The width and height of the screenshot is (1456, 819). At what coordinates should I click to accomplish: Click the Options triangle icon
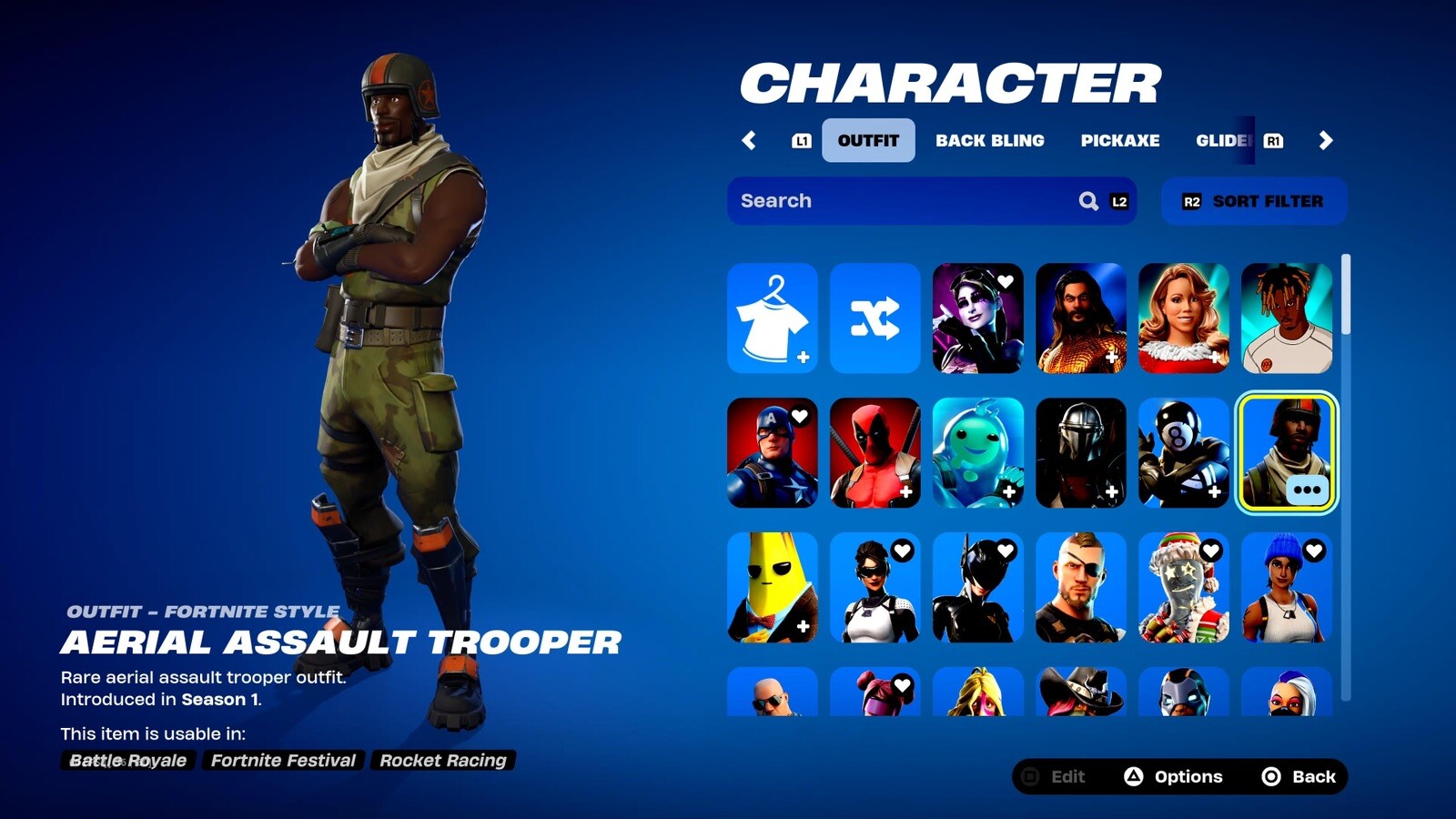pyautogui.click(x=1135, y=776)
